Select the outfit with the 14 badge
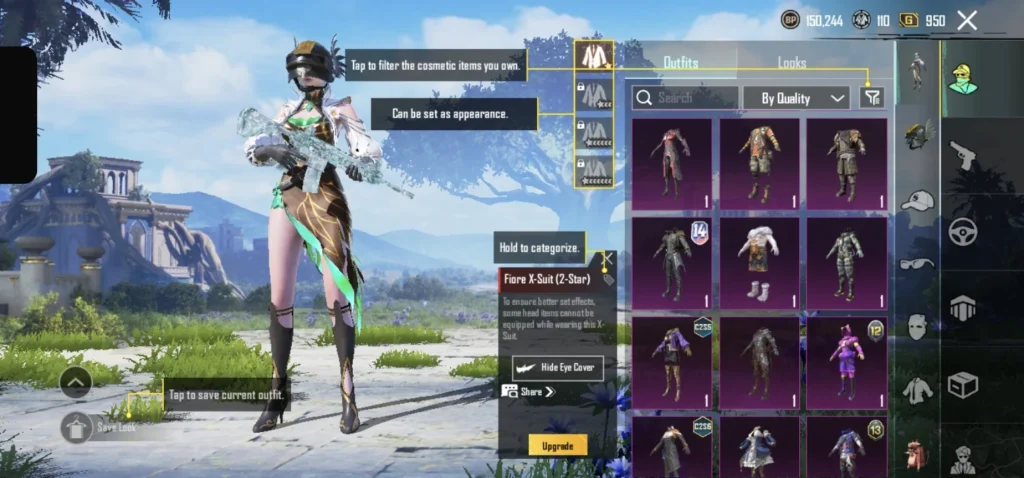Image resolution: width=1024 pixels, height=478 pixels. coord(671,261)
